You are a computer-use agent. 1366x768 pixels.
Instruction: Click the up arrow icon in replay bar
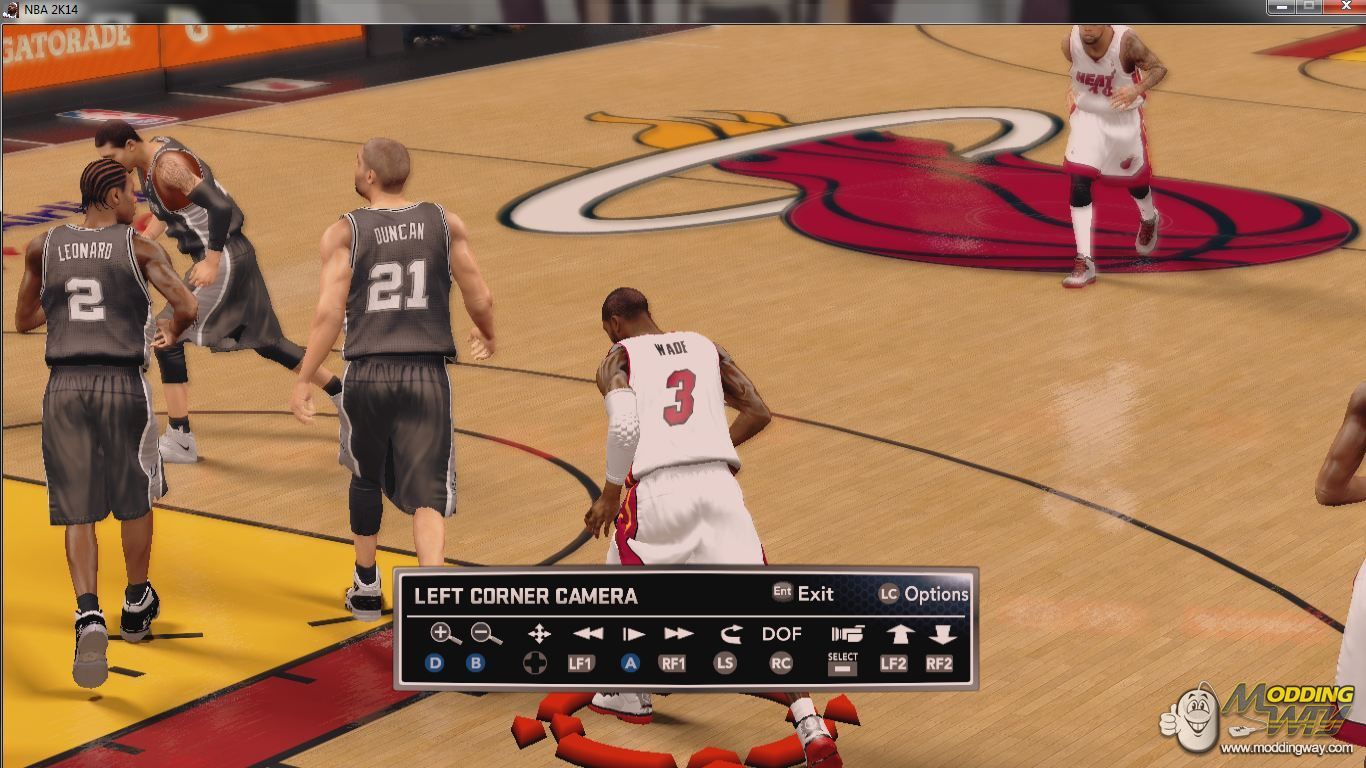tap(899, 634)
